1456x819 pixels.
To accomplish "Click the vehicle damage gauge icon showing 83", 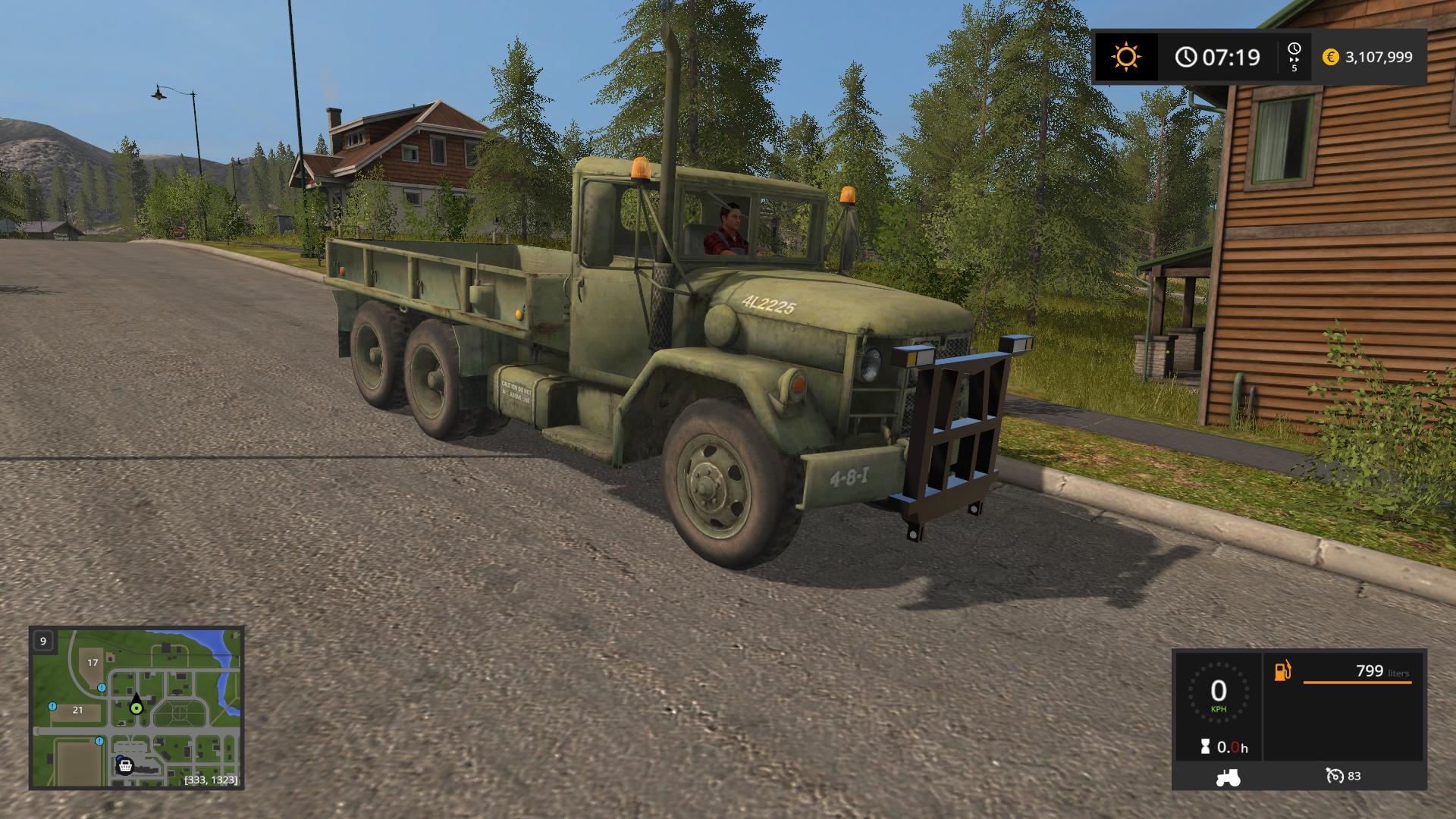I will point(1335,777).
